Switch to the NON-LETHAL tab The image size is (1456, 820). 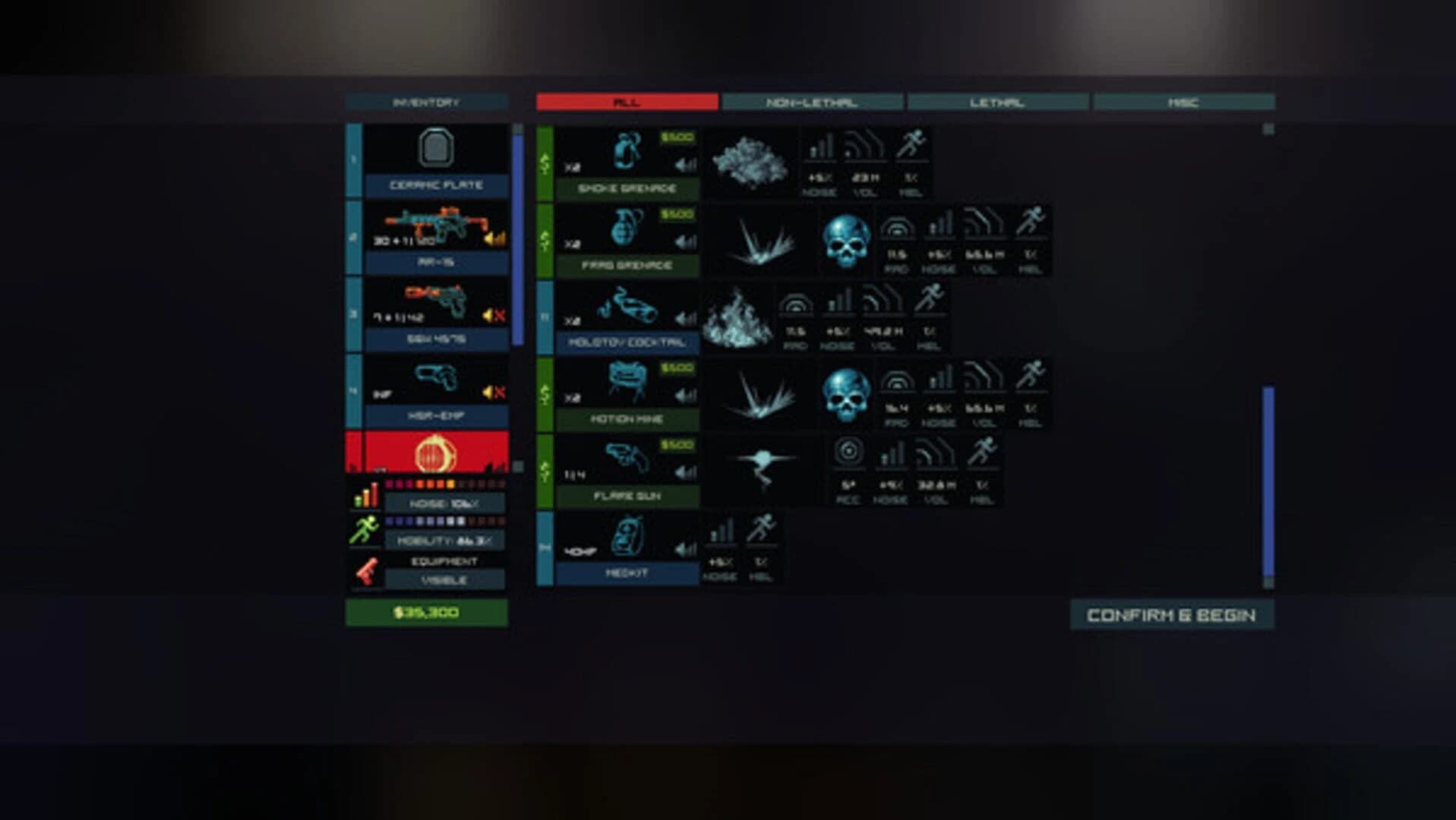(x=811, y=99)
